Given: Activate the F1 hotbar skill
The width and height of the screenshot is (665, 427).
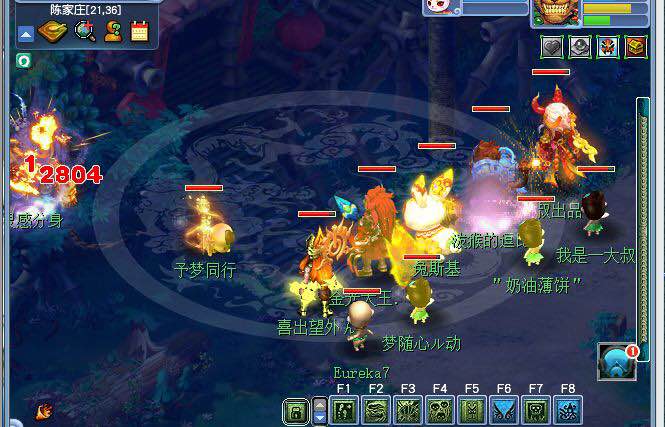Looking at the screenshot, I should (344, 410).
